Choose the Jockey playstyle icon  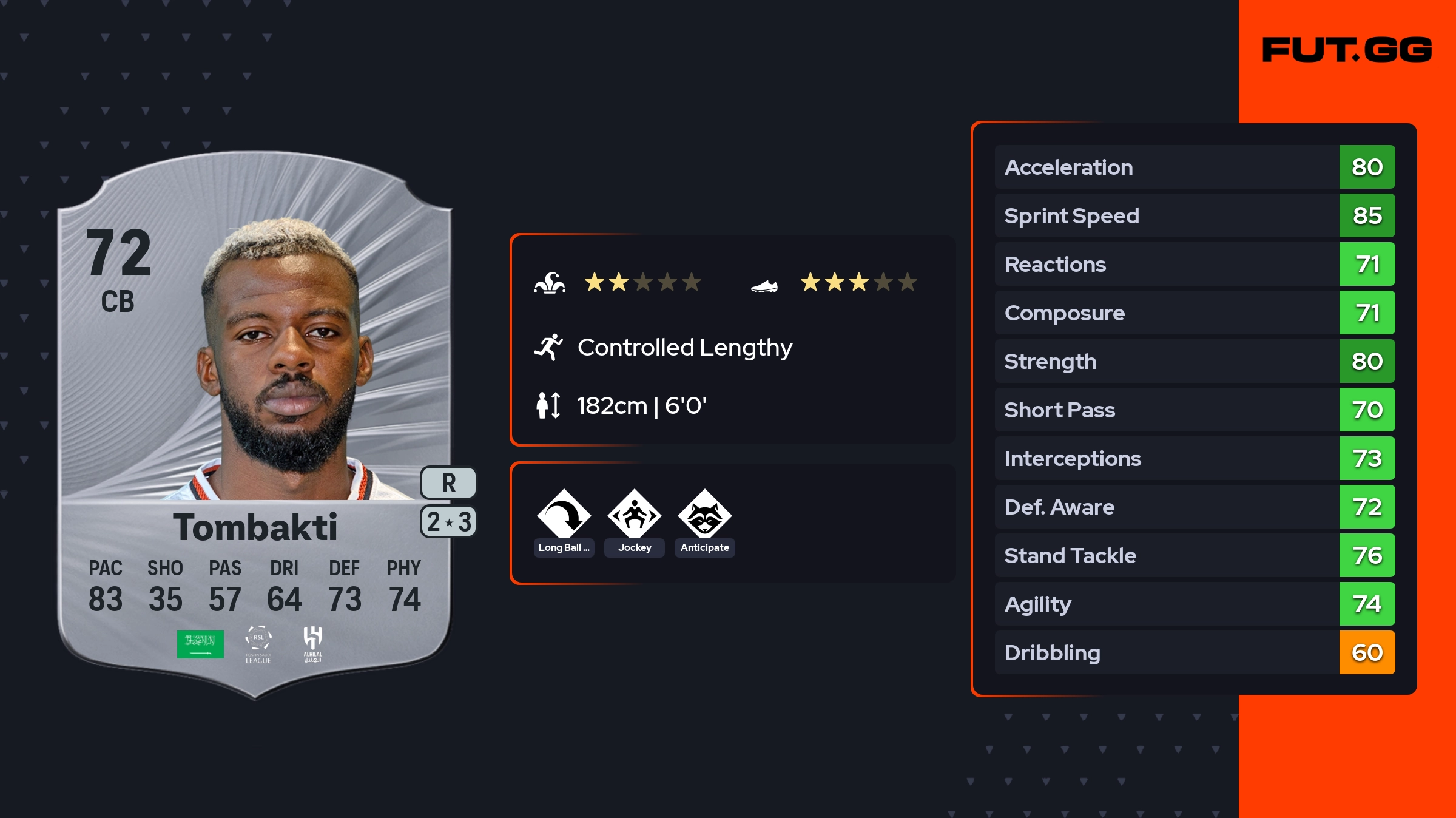635,515
